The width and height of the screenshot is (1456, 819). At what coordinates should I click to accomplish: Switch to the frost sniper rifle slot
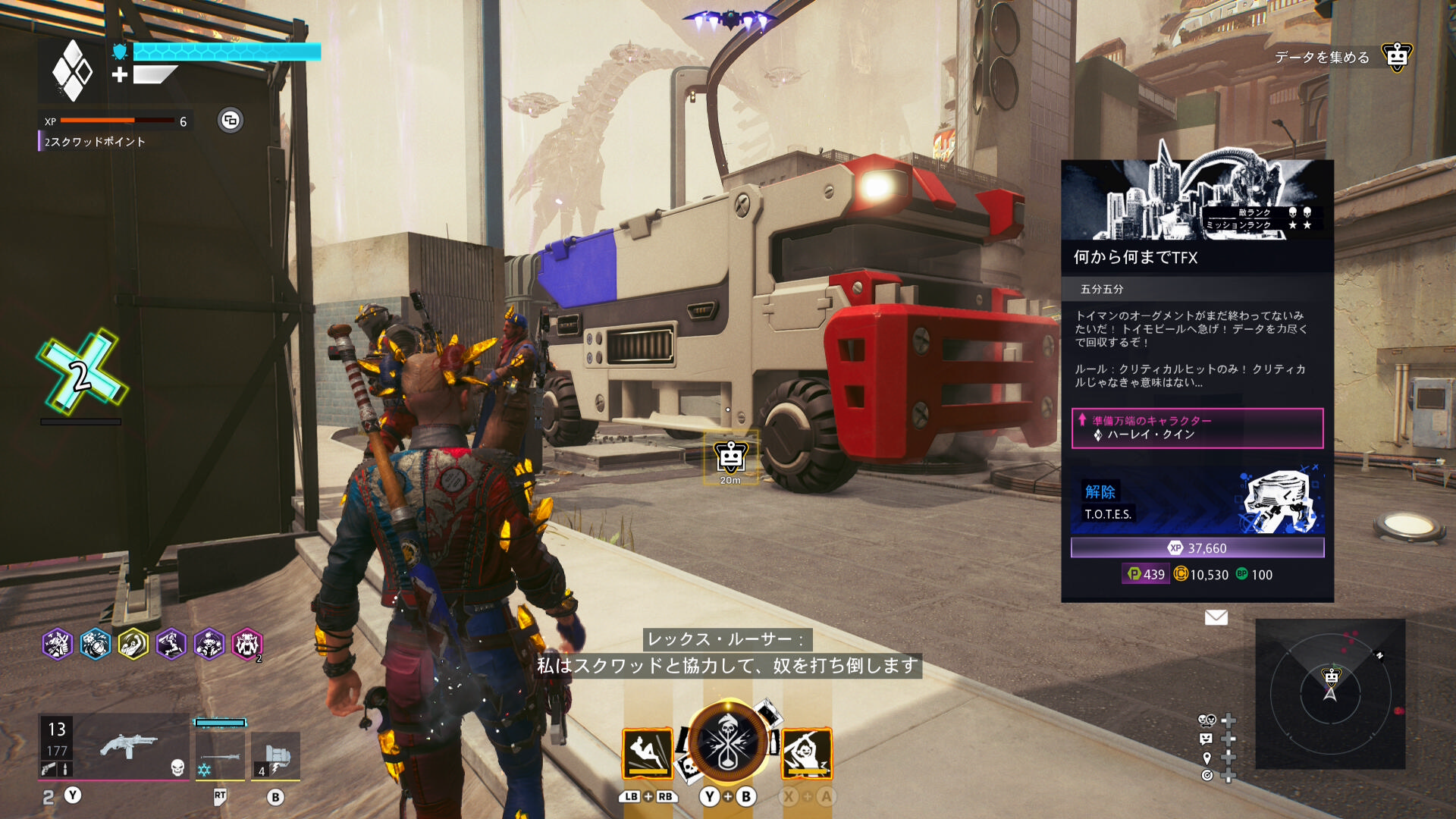pos(220,755)
